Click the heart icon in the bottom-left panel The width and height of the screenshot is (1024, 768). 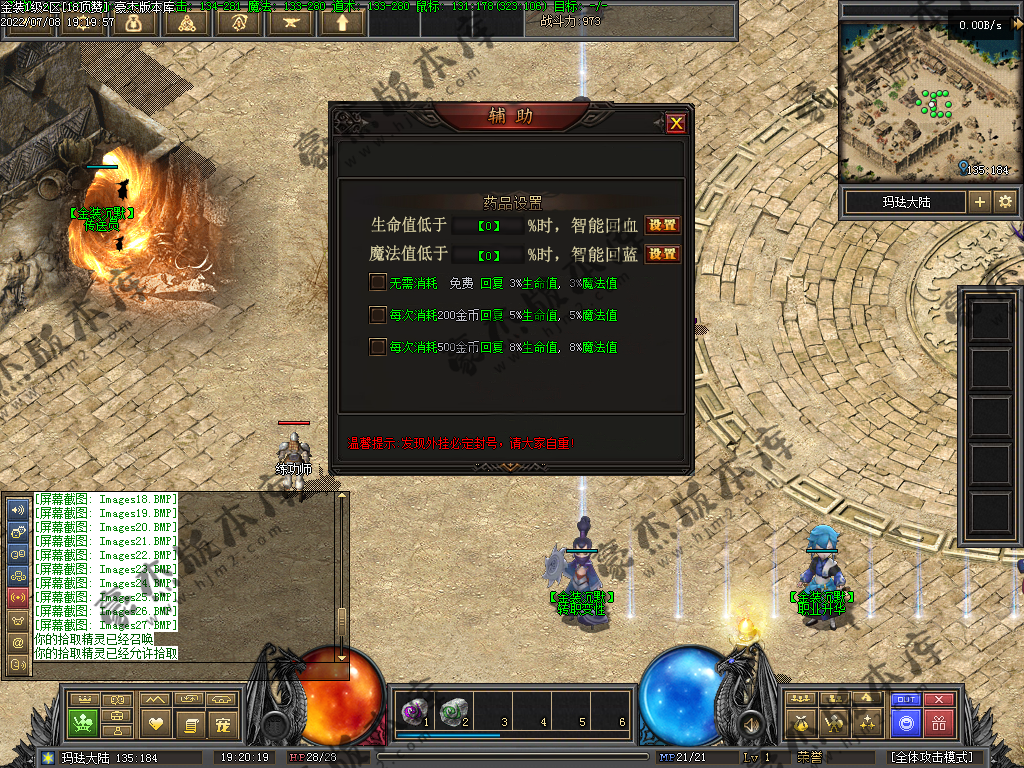point(155,722)
